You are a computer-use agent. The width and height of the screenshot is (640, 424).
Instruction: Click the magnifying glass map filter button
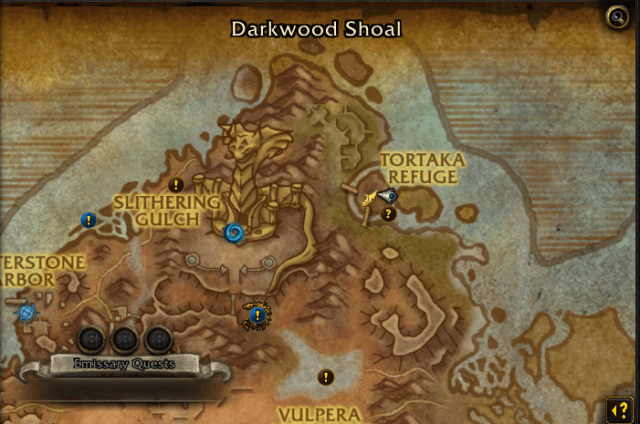click(616, 17)
